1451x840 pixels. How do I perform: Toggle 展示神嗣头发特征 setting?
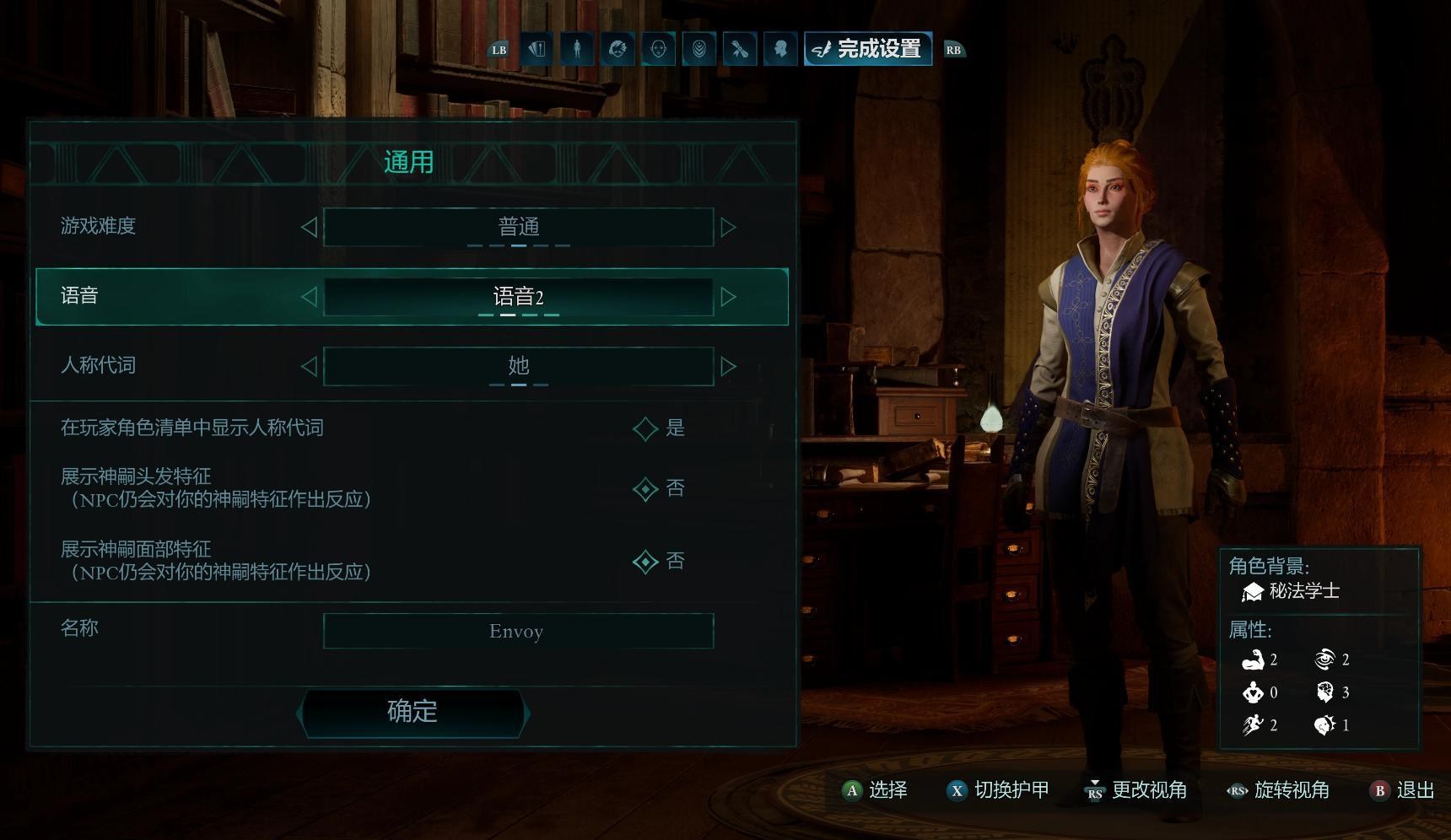coord(645,489)
